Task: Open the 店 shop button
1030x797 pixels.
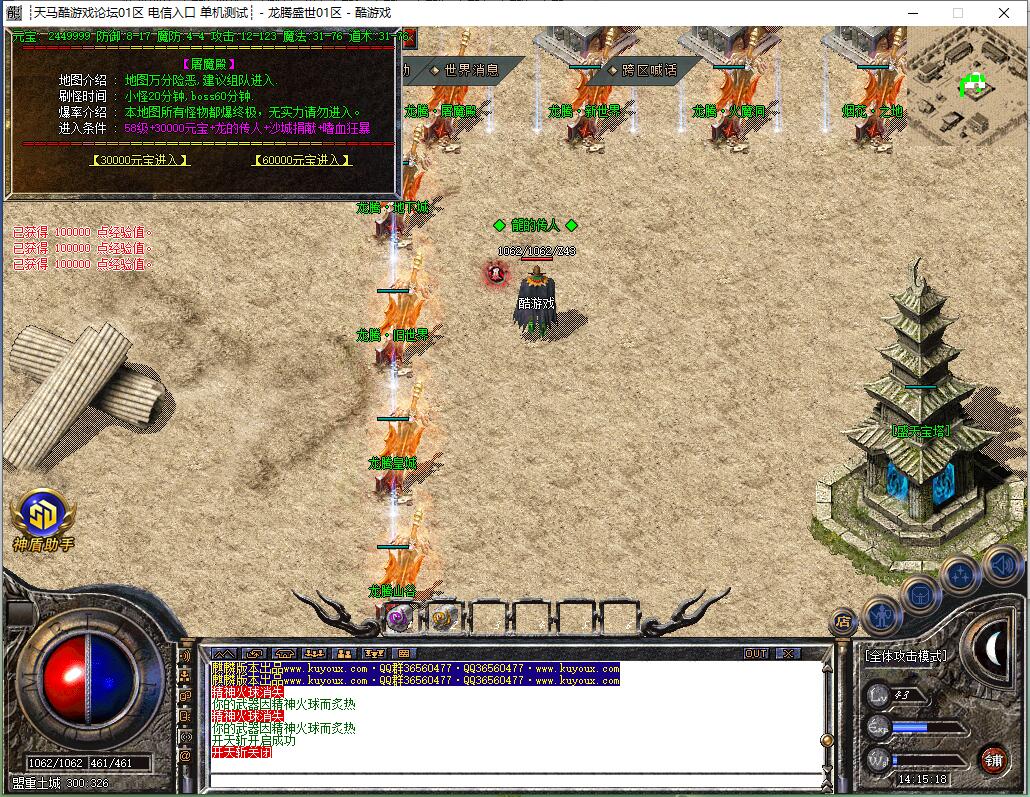Action: coord(844,622)
